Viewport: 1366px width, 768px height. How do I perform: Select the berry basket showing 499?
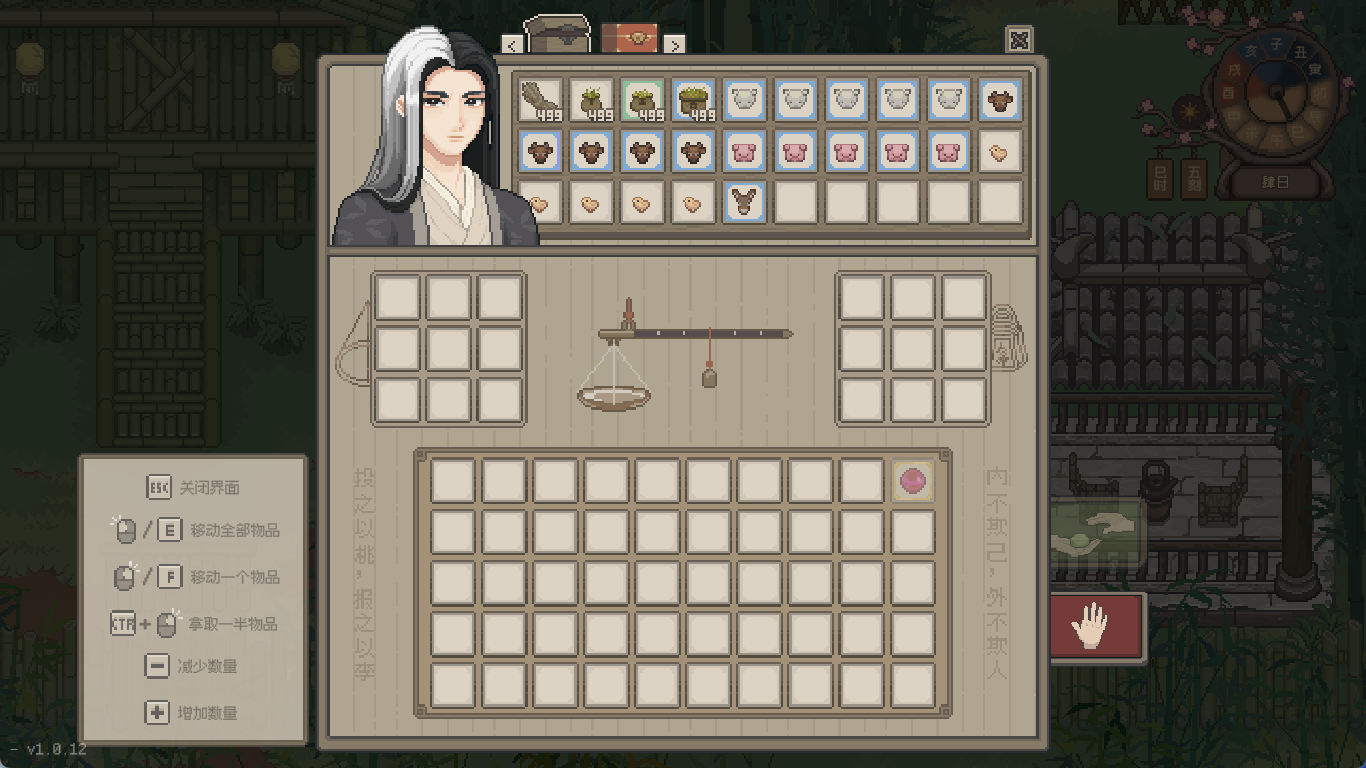693,100
